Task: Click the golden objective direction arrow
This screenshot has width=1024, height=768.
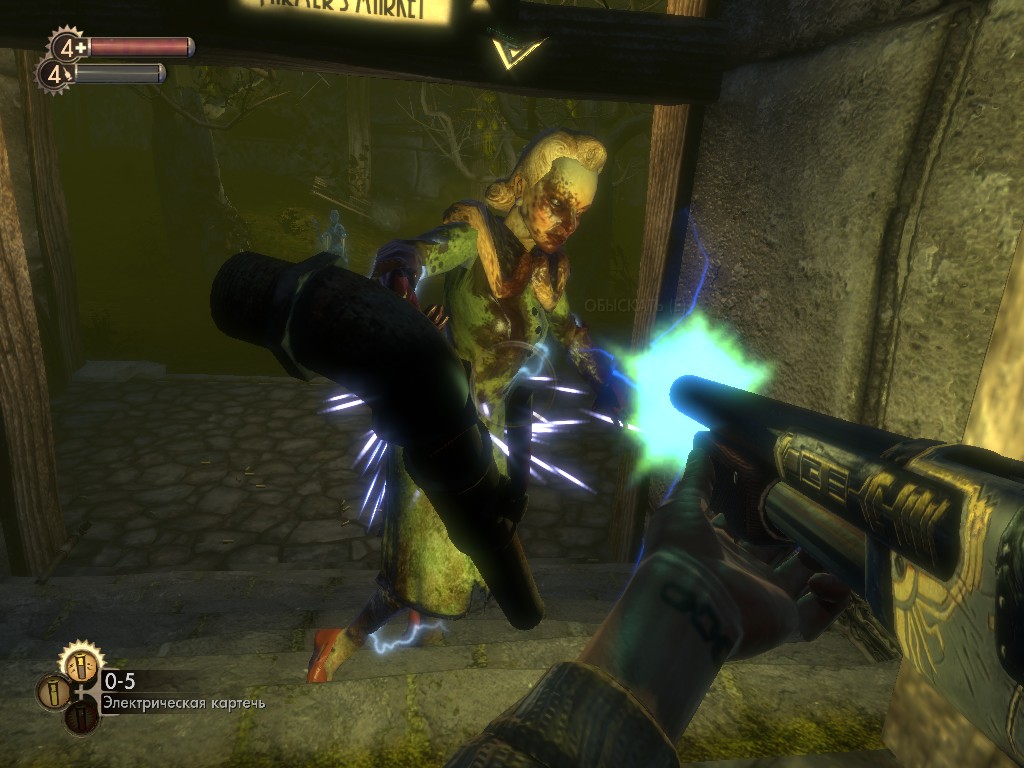Action: pyautogui.click(x=517, y=50)
